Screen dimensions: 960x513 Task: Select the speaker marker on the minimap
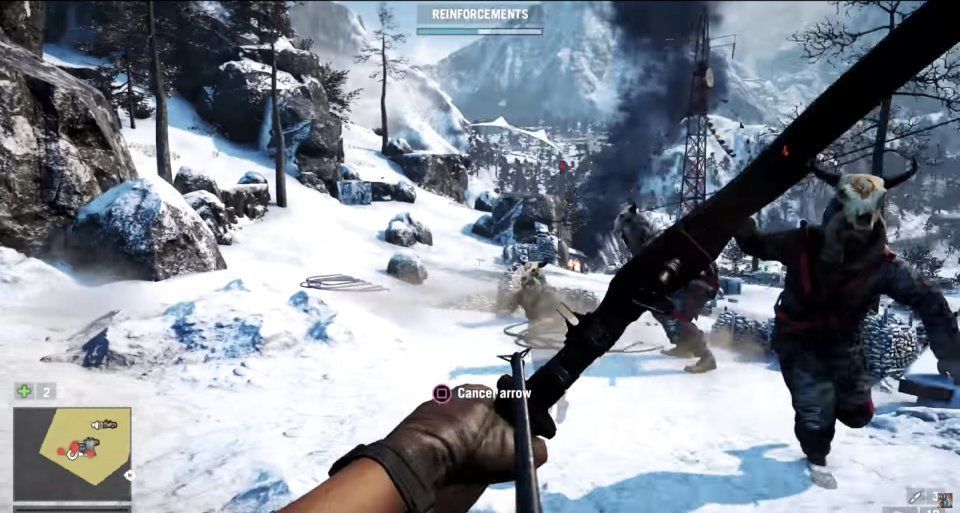[x=94, y=426]
